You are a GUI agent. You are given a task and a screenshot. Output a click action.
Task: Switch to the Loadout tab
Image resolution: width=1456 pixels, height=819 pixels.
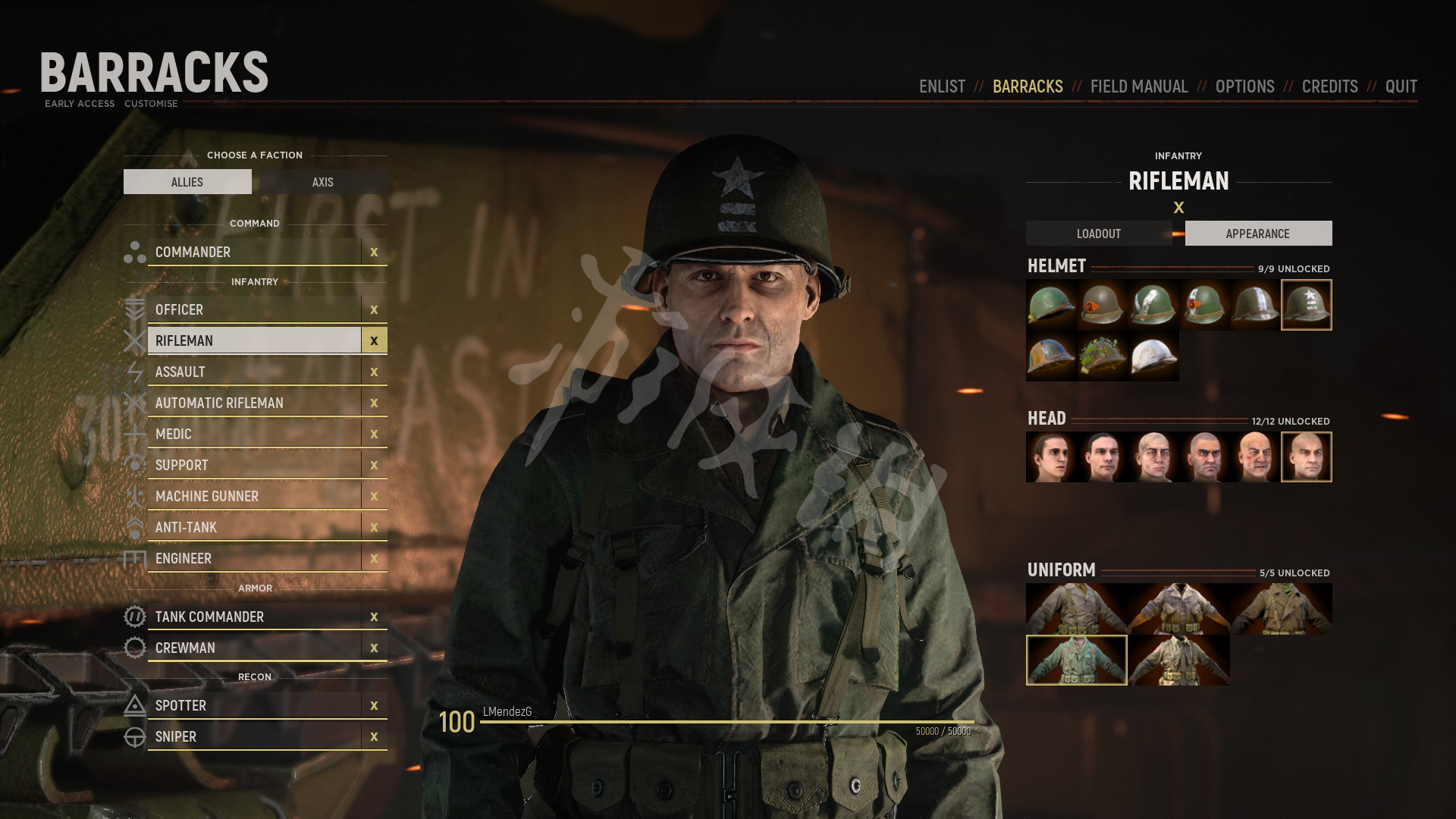click(x=1098, y=234)
